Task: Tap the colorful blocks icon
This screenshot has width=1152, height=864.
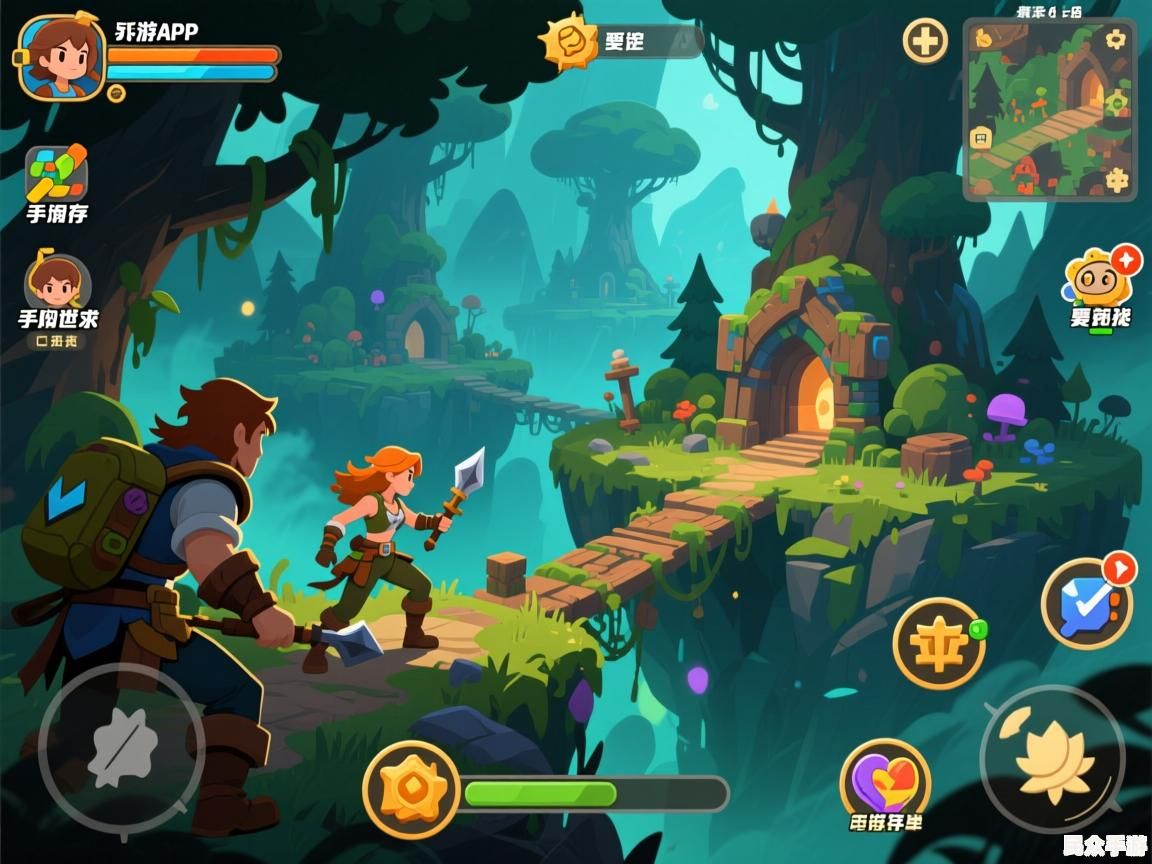Action: tap(56, 174)
